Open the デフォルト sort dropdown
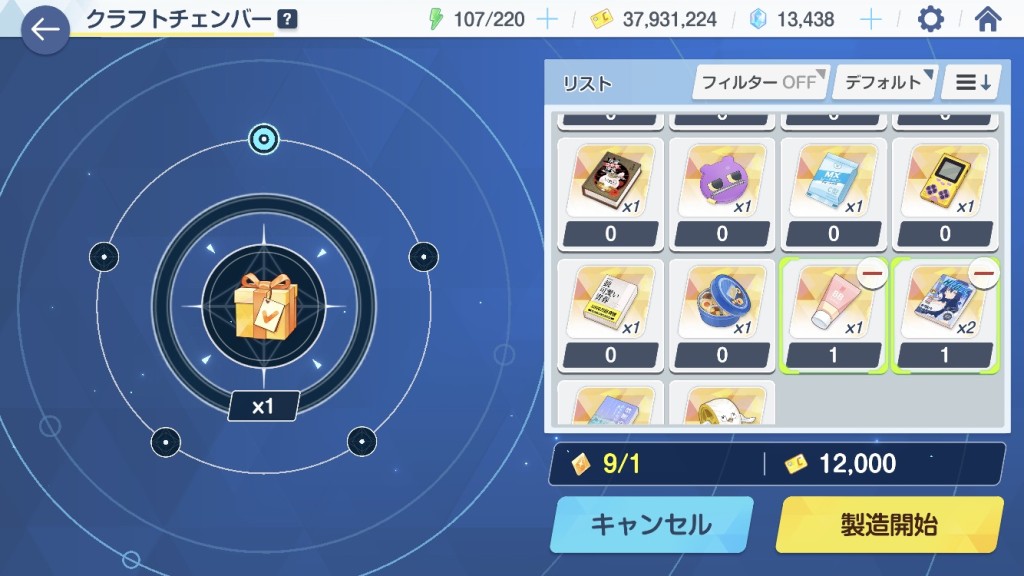The width and height of the screenshot is (1024, 576). (884, 82)
